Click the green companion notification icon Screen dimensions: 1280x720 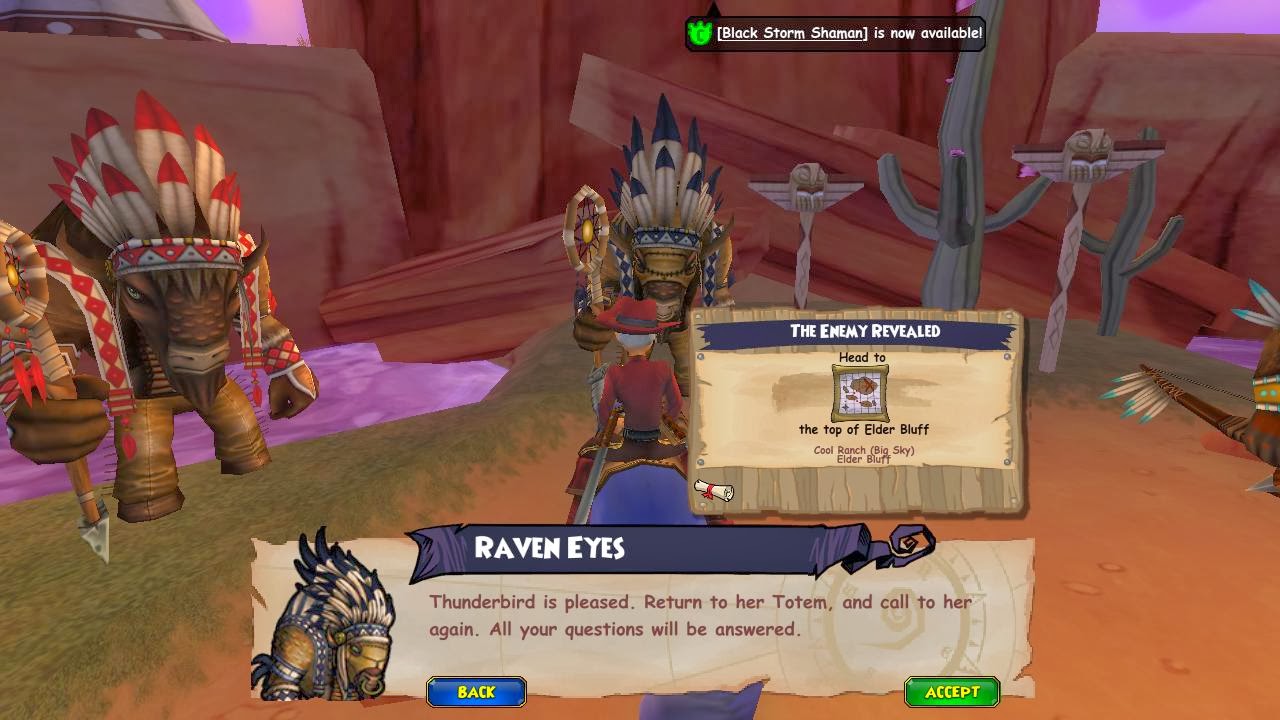coord(700,33)
